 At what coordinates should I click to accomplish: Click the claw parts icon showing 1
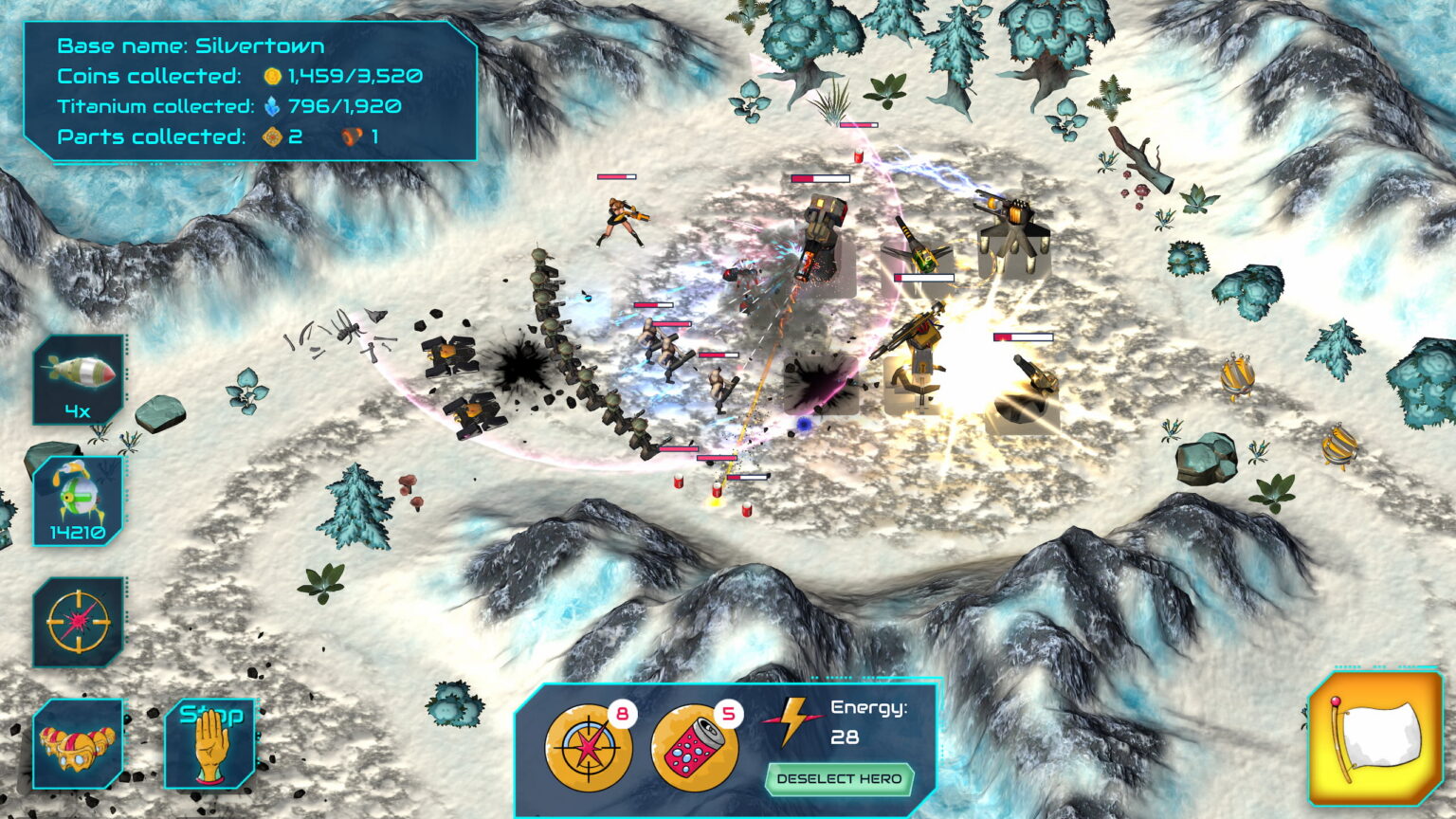pyautogui.click(x=349, y=137)
